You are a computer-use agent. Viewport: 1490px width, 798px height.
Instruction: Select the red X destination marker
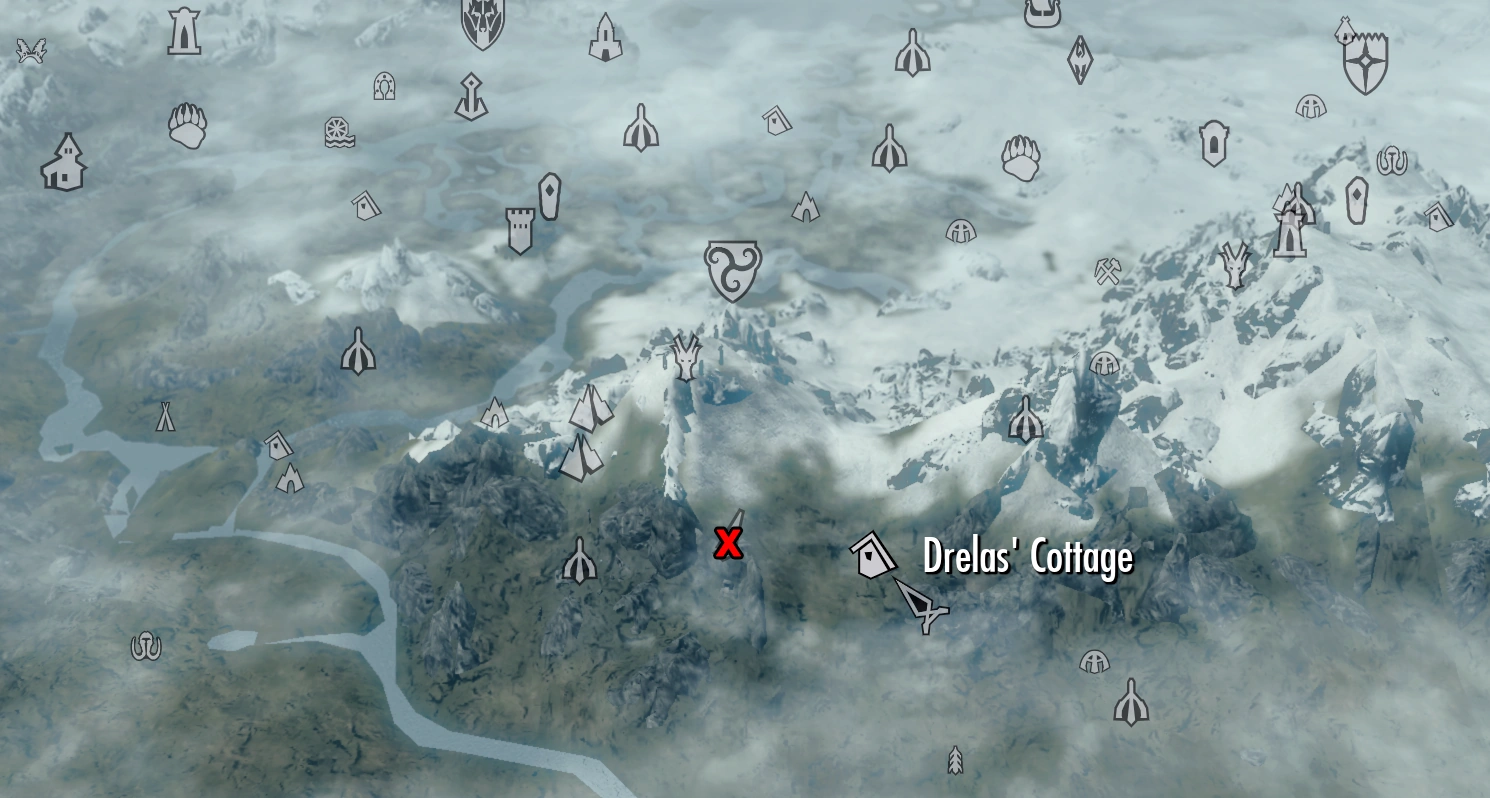click(x=727, y=543)
